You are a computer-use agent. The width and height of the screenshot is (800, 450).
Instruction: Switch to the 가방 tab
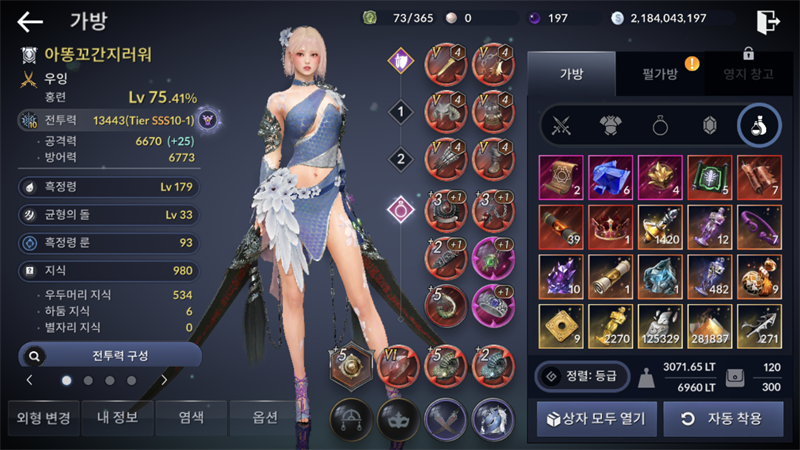click(573, 72)
